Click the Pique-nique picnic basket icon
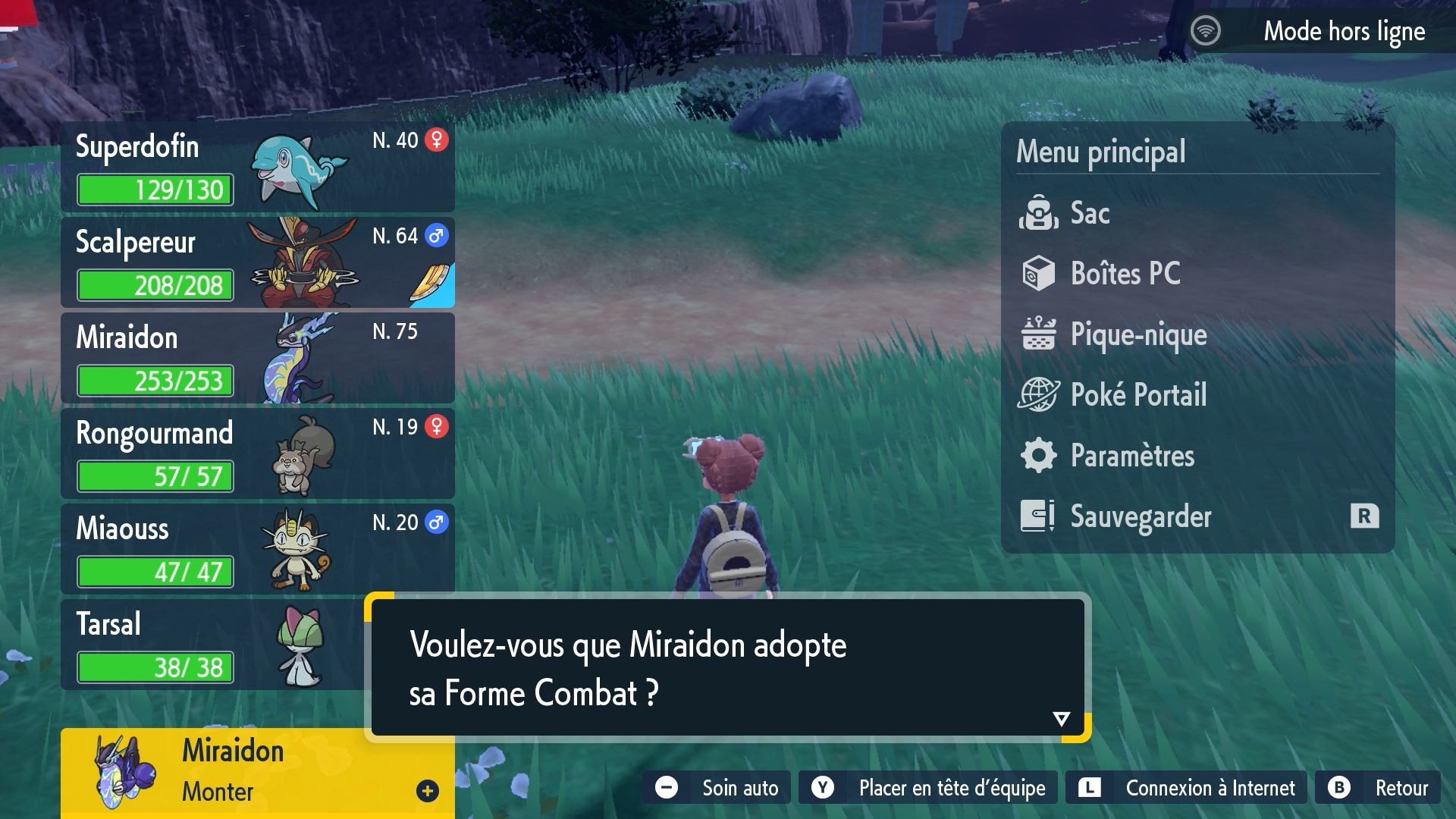This screenshot has height=819, width=1456. [1040, 334]
